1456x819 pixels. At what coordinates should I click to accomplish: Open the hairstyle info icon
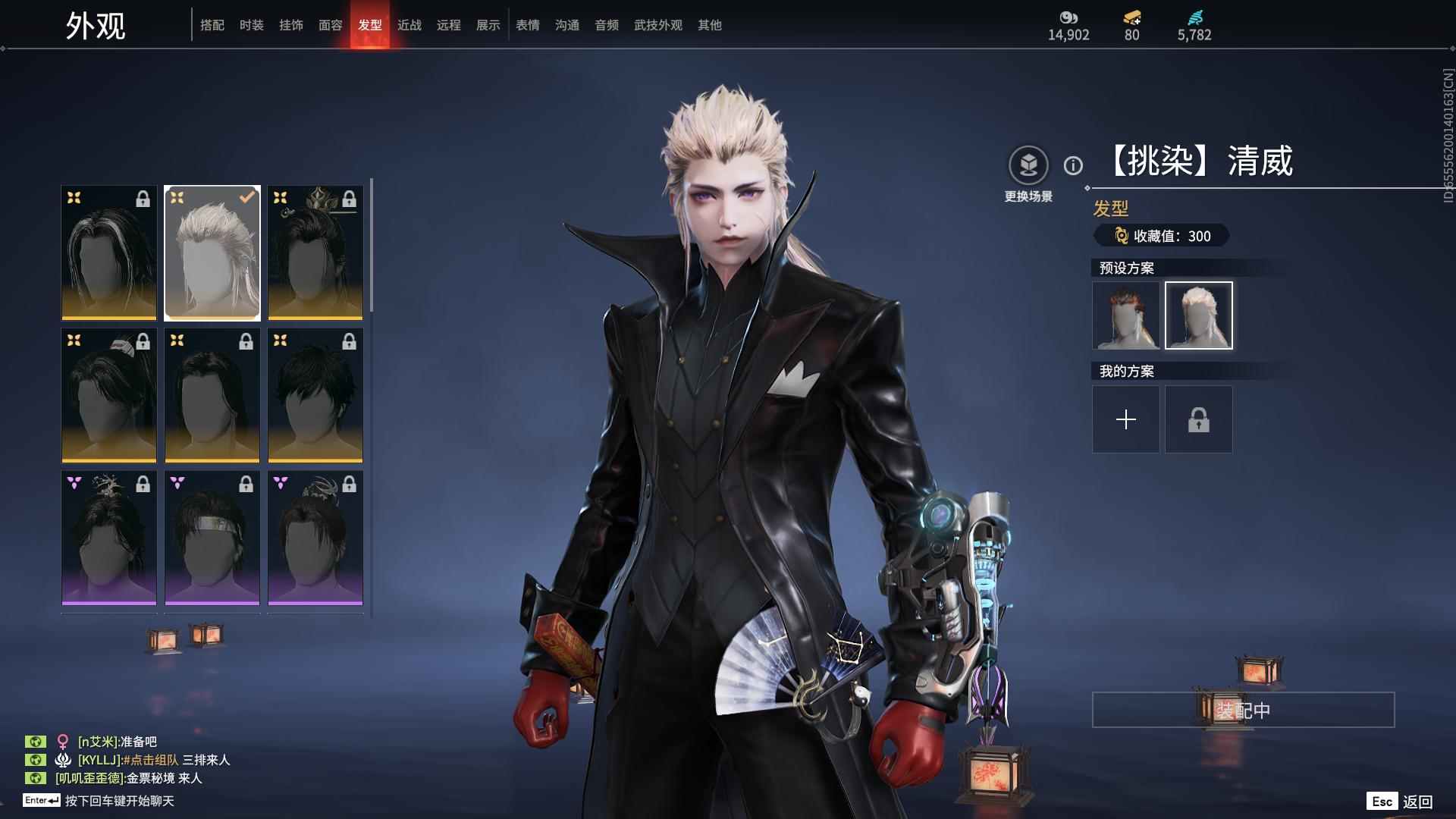[x=1073, y=165]
